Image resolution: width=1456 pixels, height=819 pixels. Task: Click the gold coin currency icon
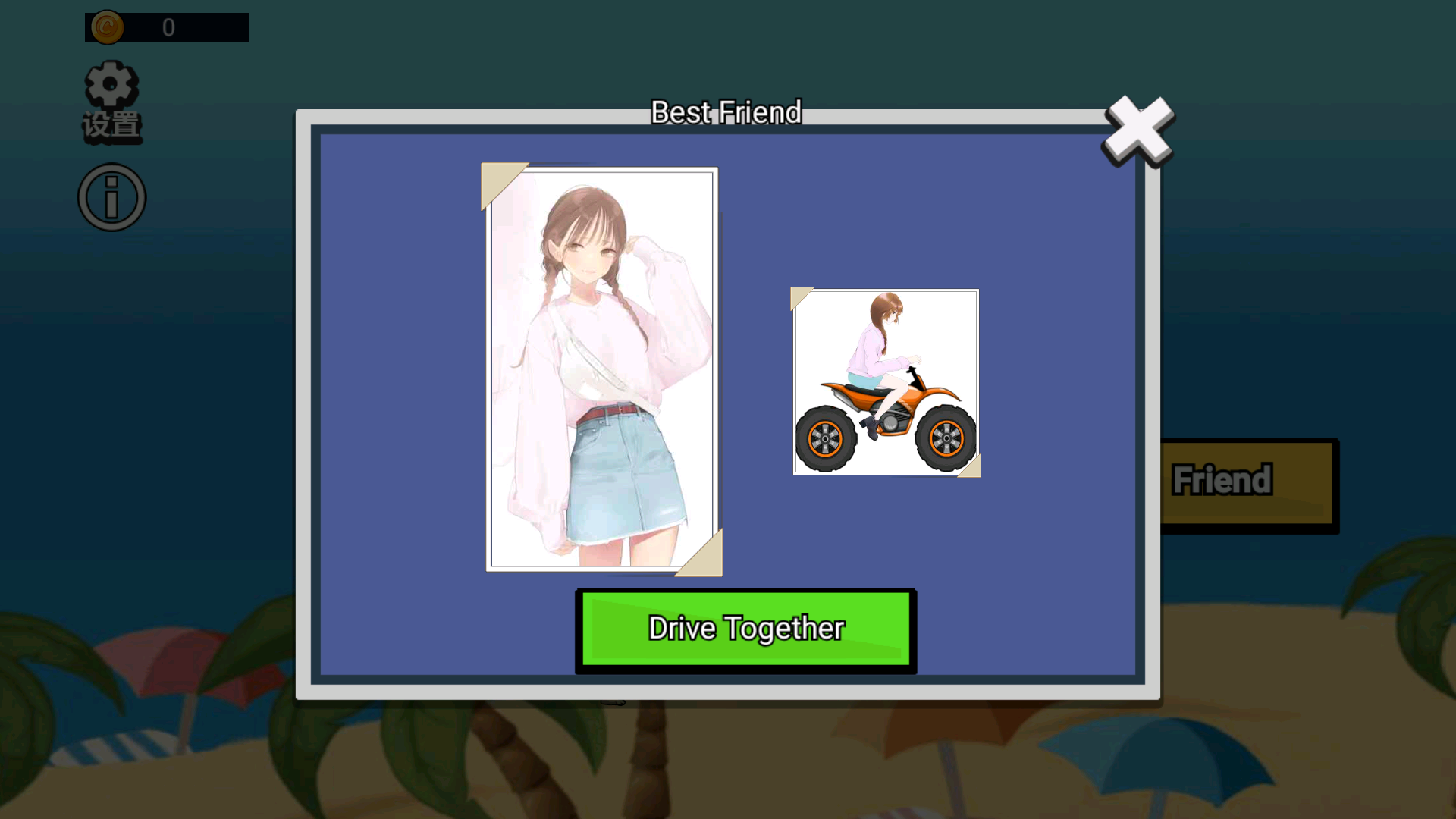(x=106, y=27)
